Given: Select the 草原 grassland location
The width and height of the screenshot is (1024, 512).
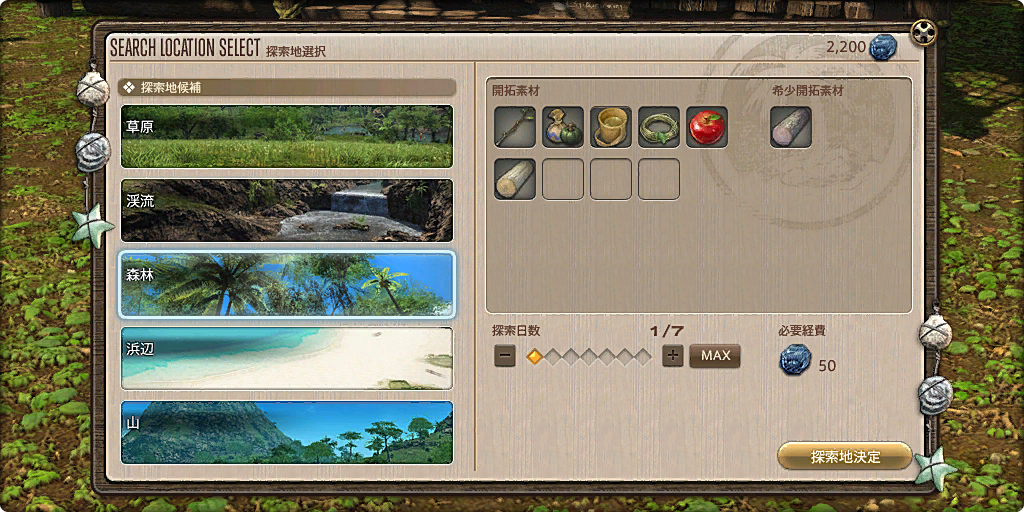Looking at the screenshot, I should (286, 137).
